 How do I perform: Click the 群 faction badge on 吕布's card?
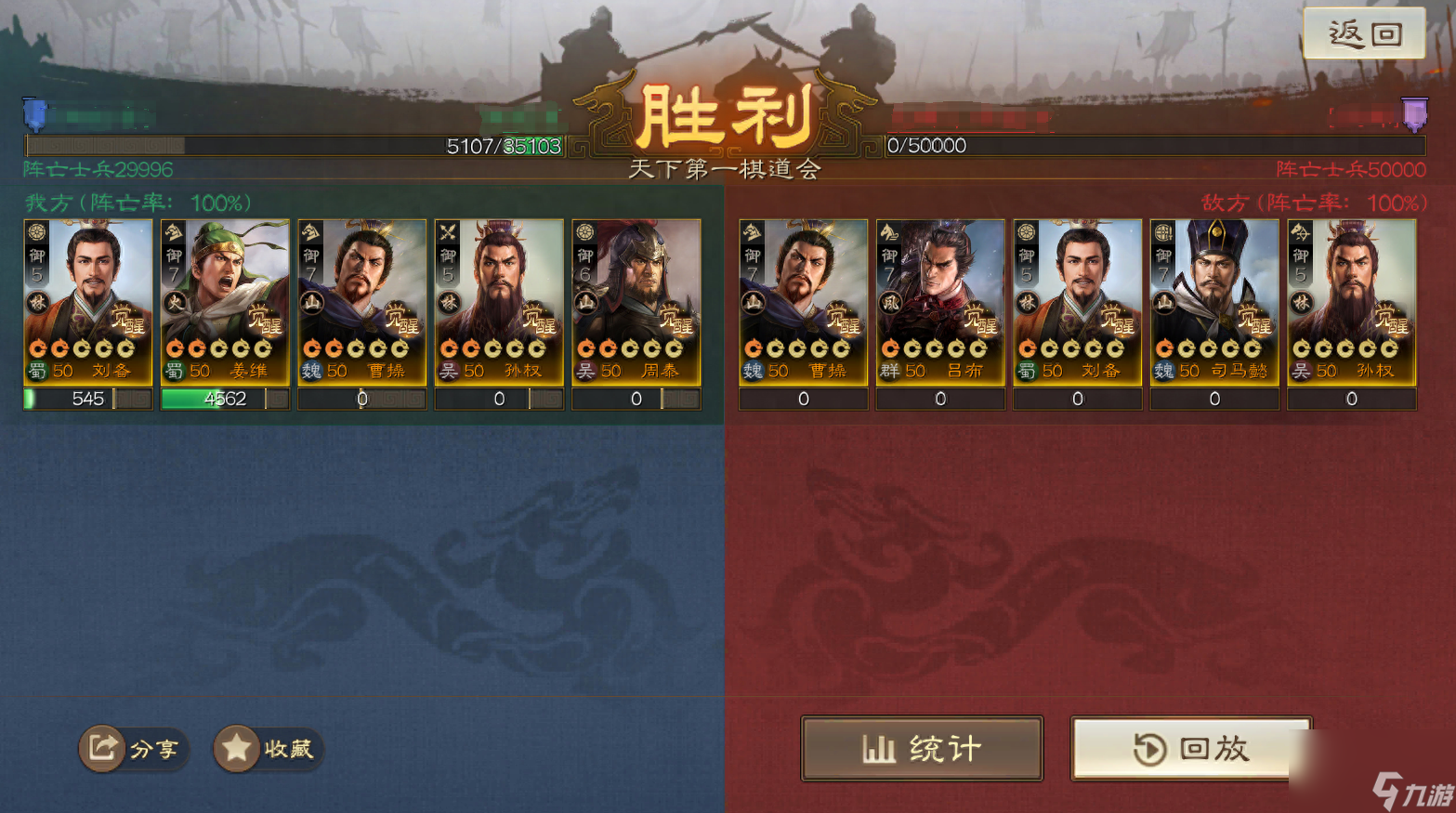click(889, 369)
